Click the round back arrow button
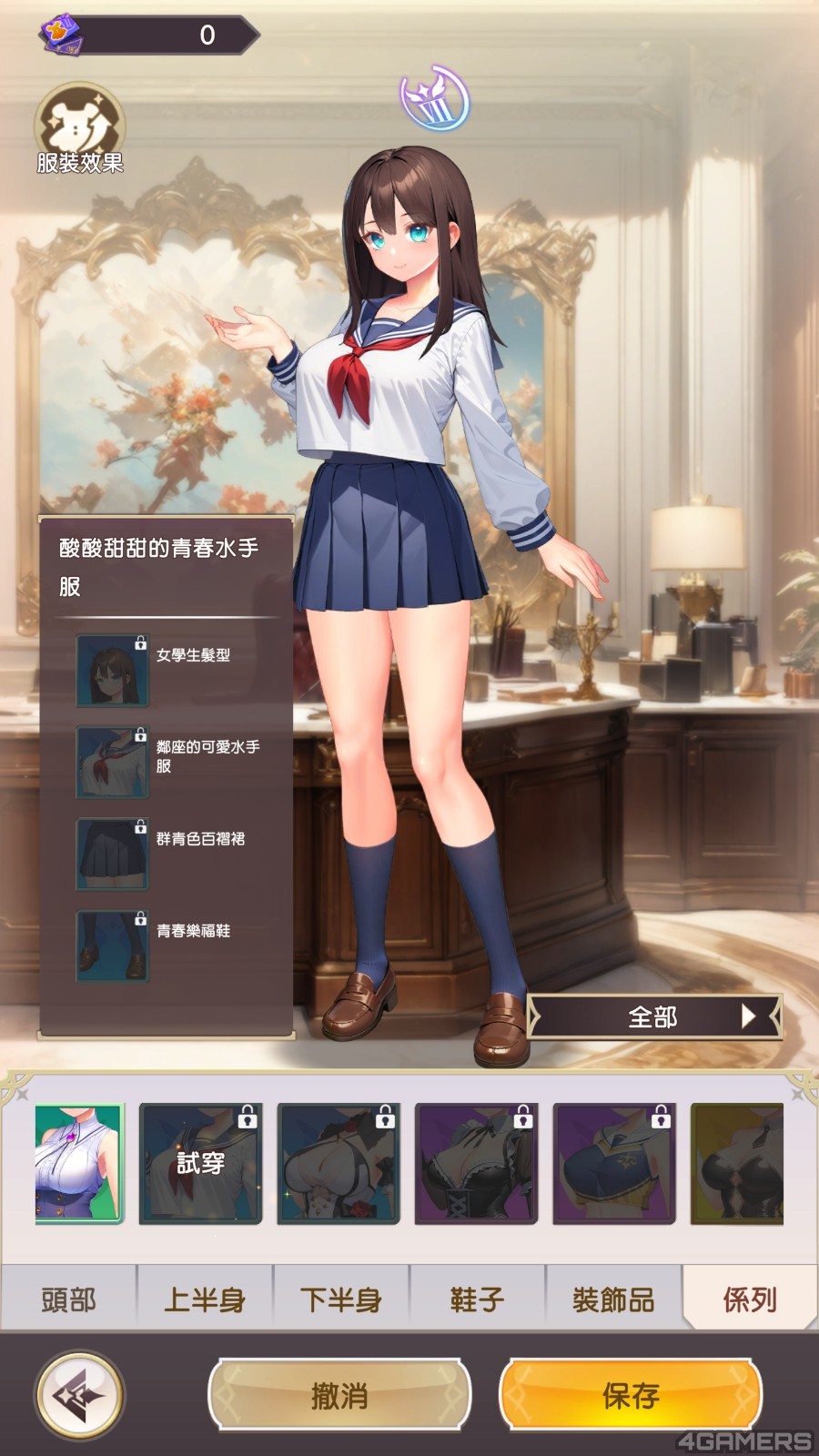Viewport: 819px width, 1456px height. pyautogui.click(x=79, y=1395)
